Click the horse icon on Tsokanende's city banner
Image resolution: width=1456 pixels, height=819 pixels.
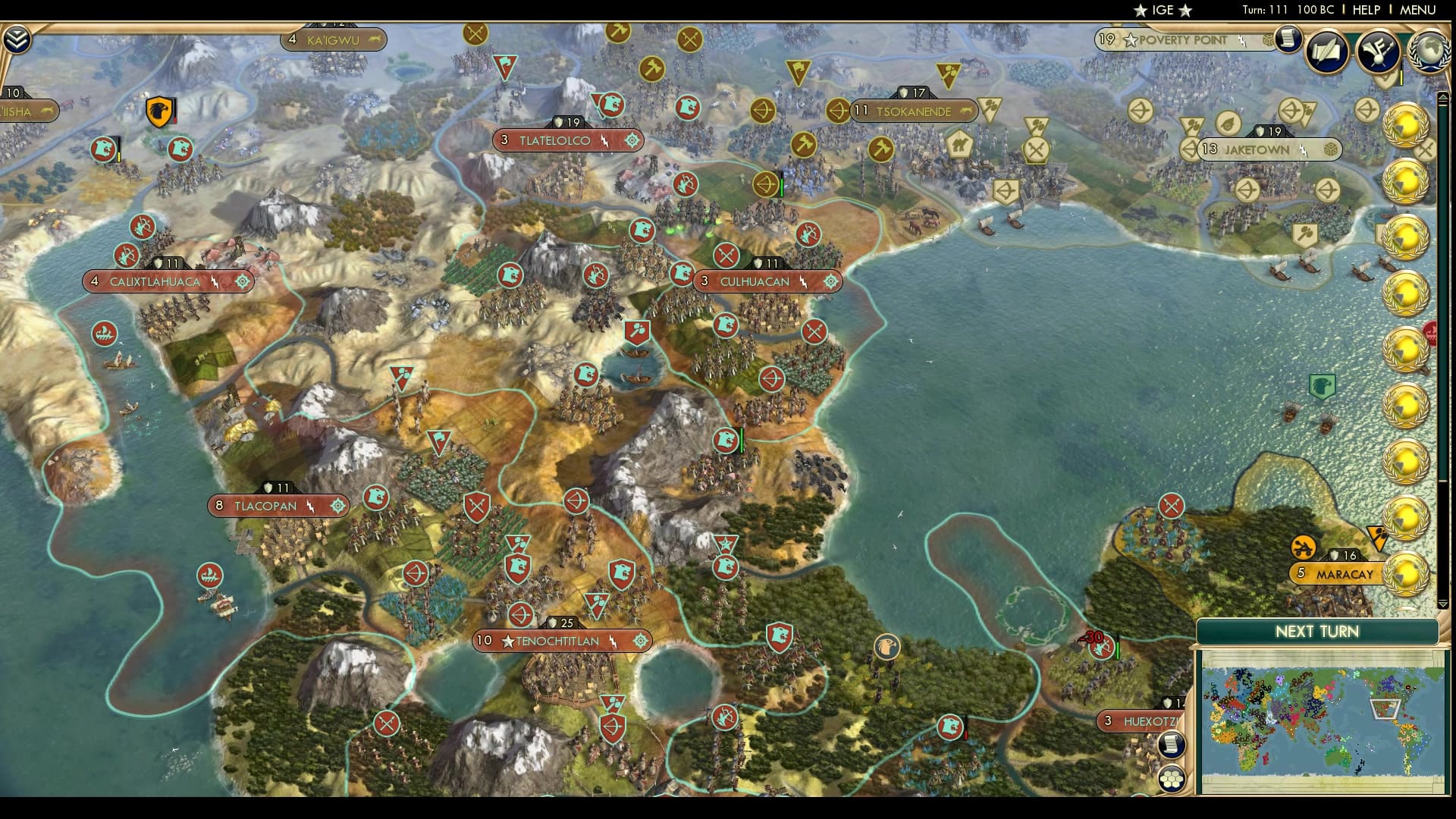click(965, 111)
